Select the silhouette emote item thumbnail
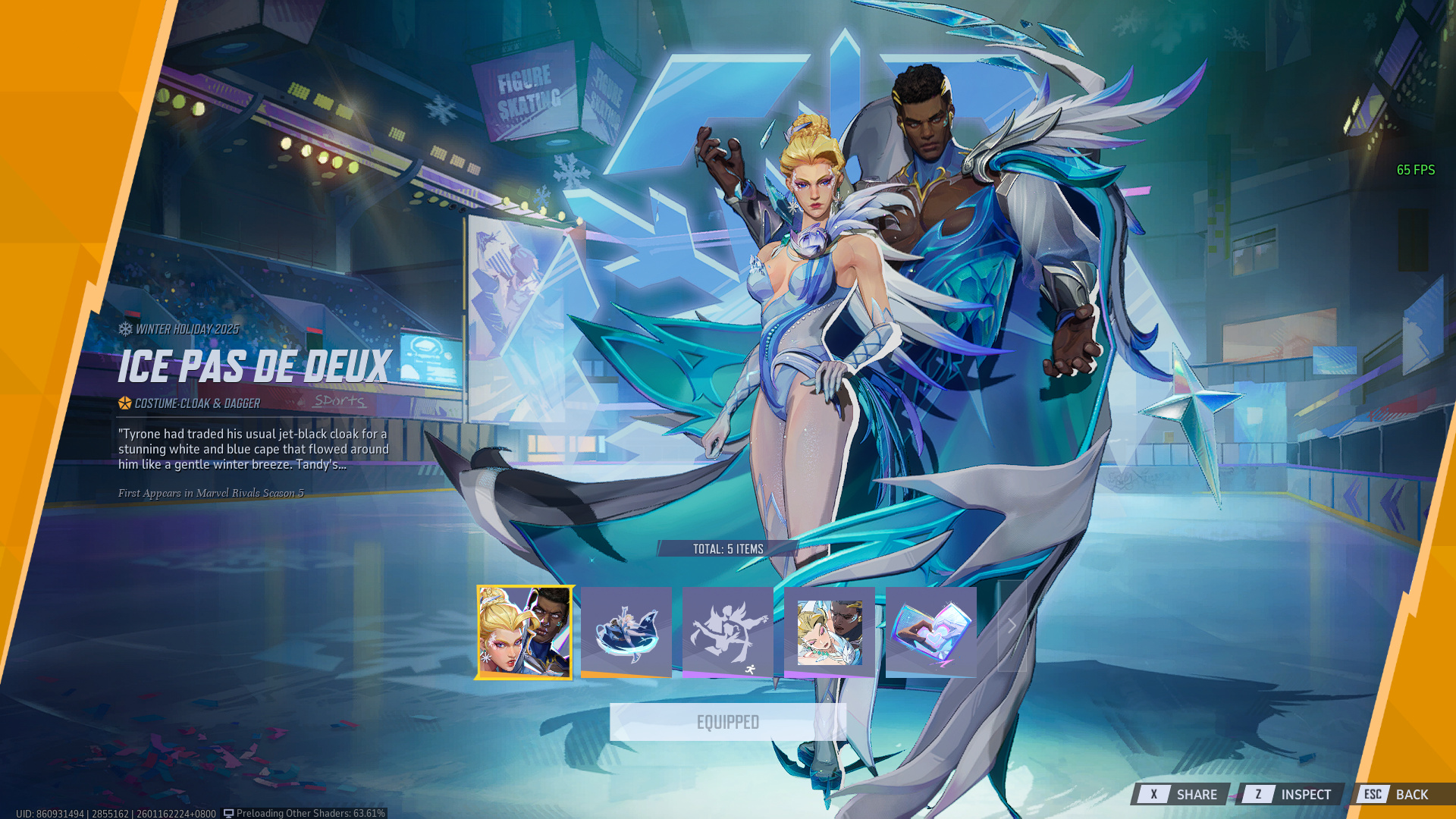 pos(727,632)
